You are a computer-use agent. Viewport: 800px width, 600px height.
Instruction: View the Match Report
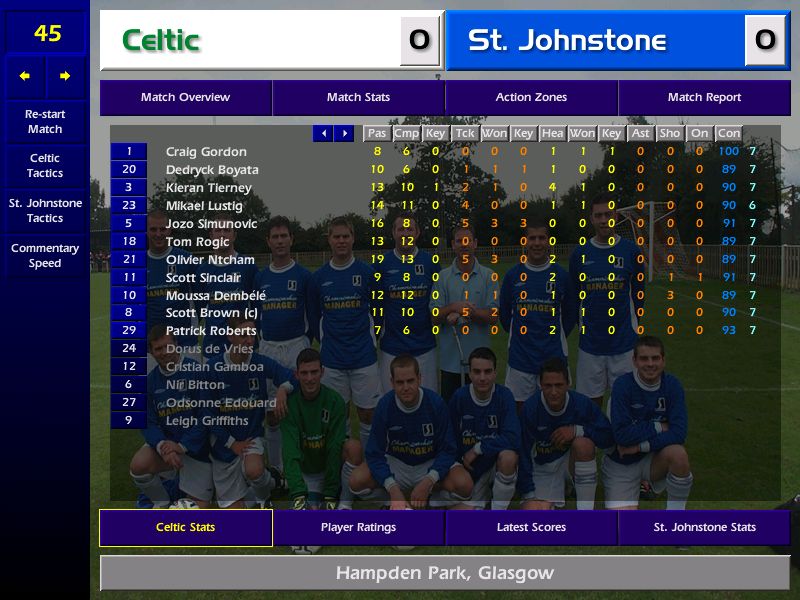(x=704, y=97)
